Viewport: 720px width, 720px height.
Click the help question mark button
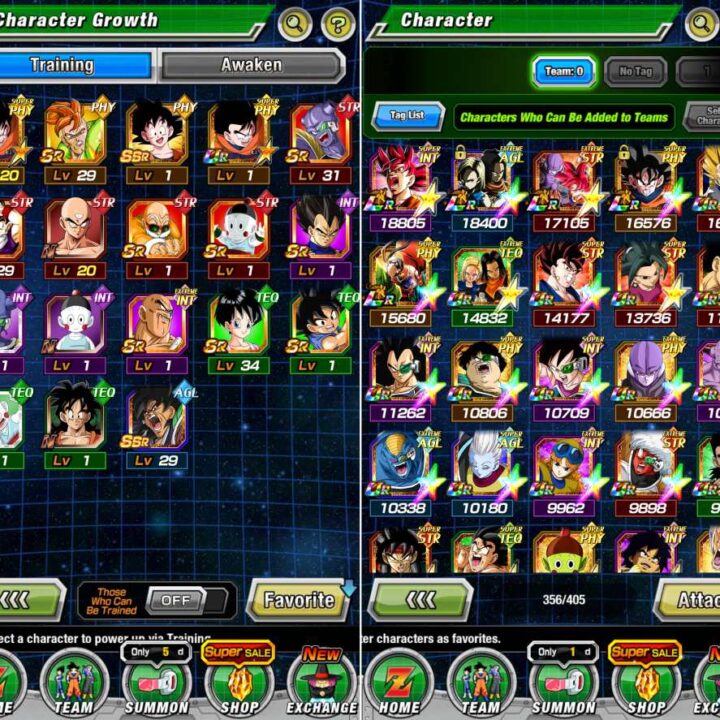pos(338,22)
